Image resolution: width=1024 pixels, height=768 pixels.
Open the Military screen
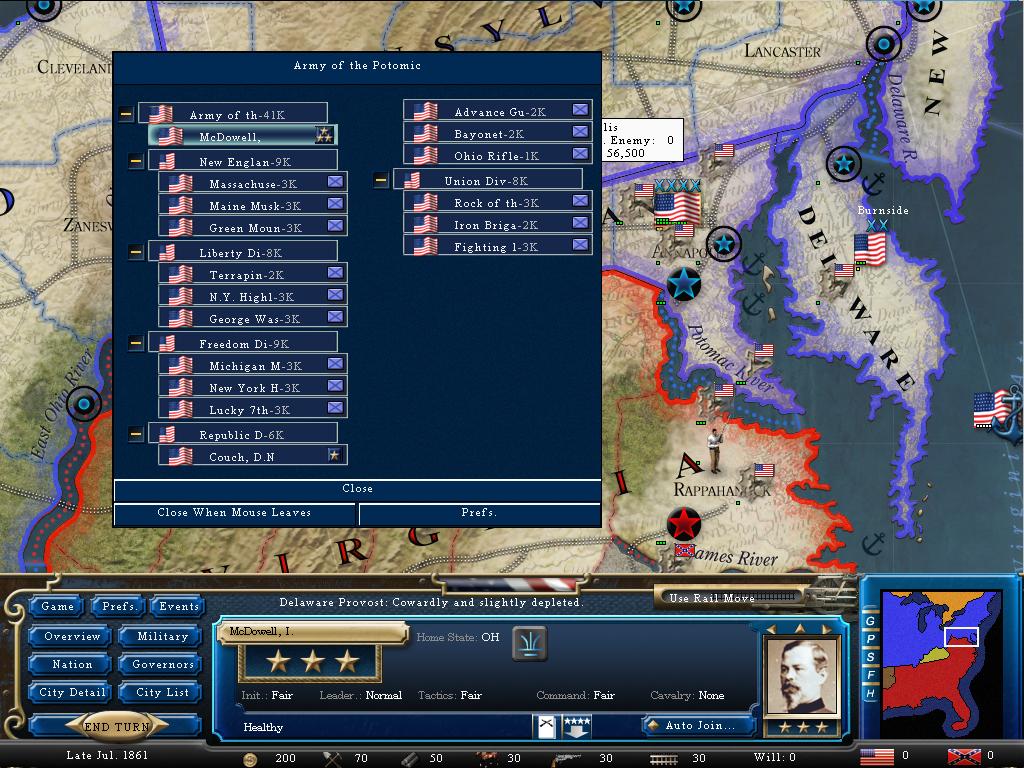pyautogui.click(x=162, y=636)
